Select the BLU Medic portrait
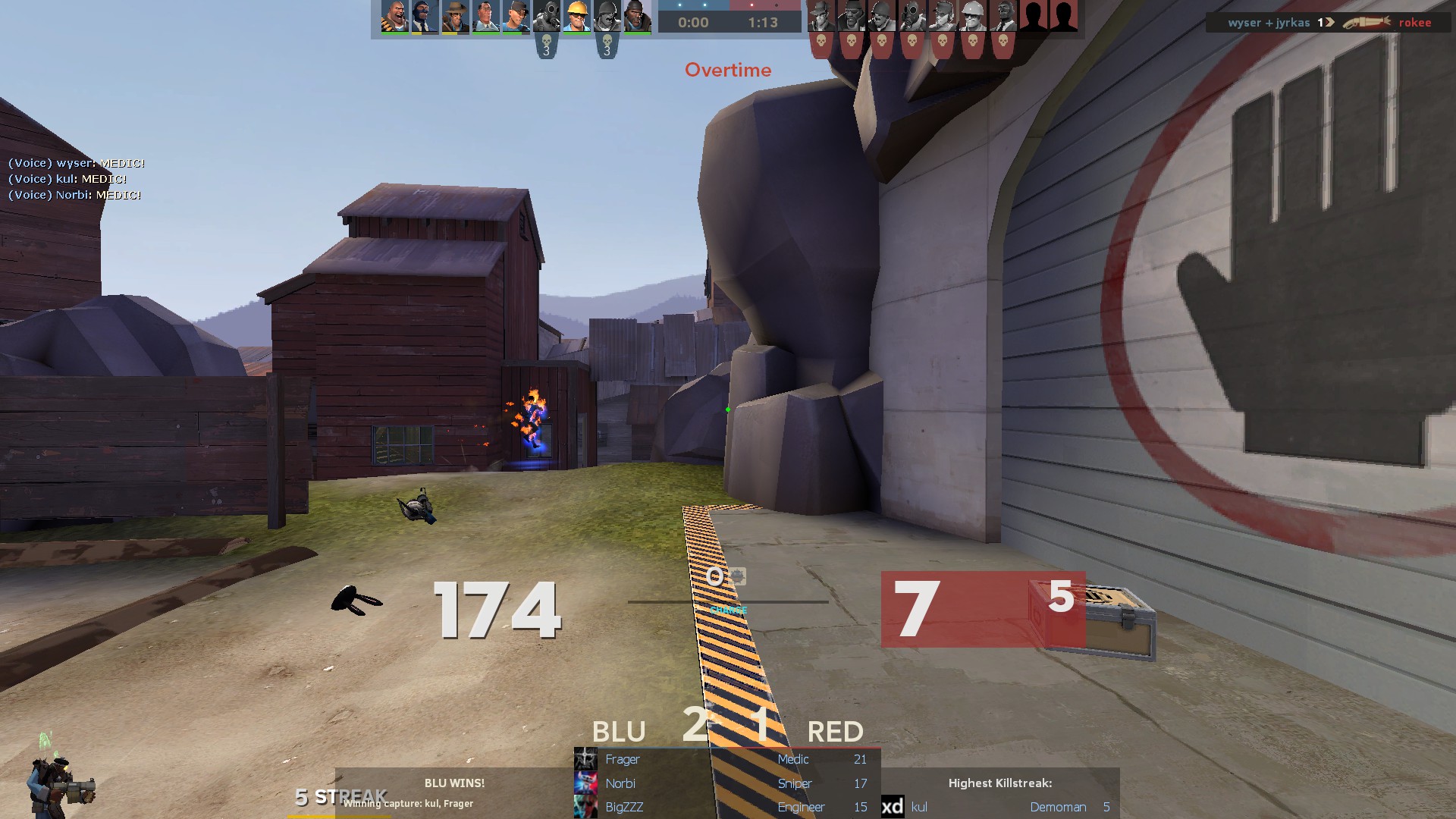The height and width of the screenshot is (819, 1456). [x=485, y=17]
